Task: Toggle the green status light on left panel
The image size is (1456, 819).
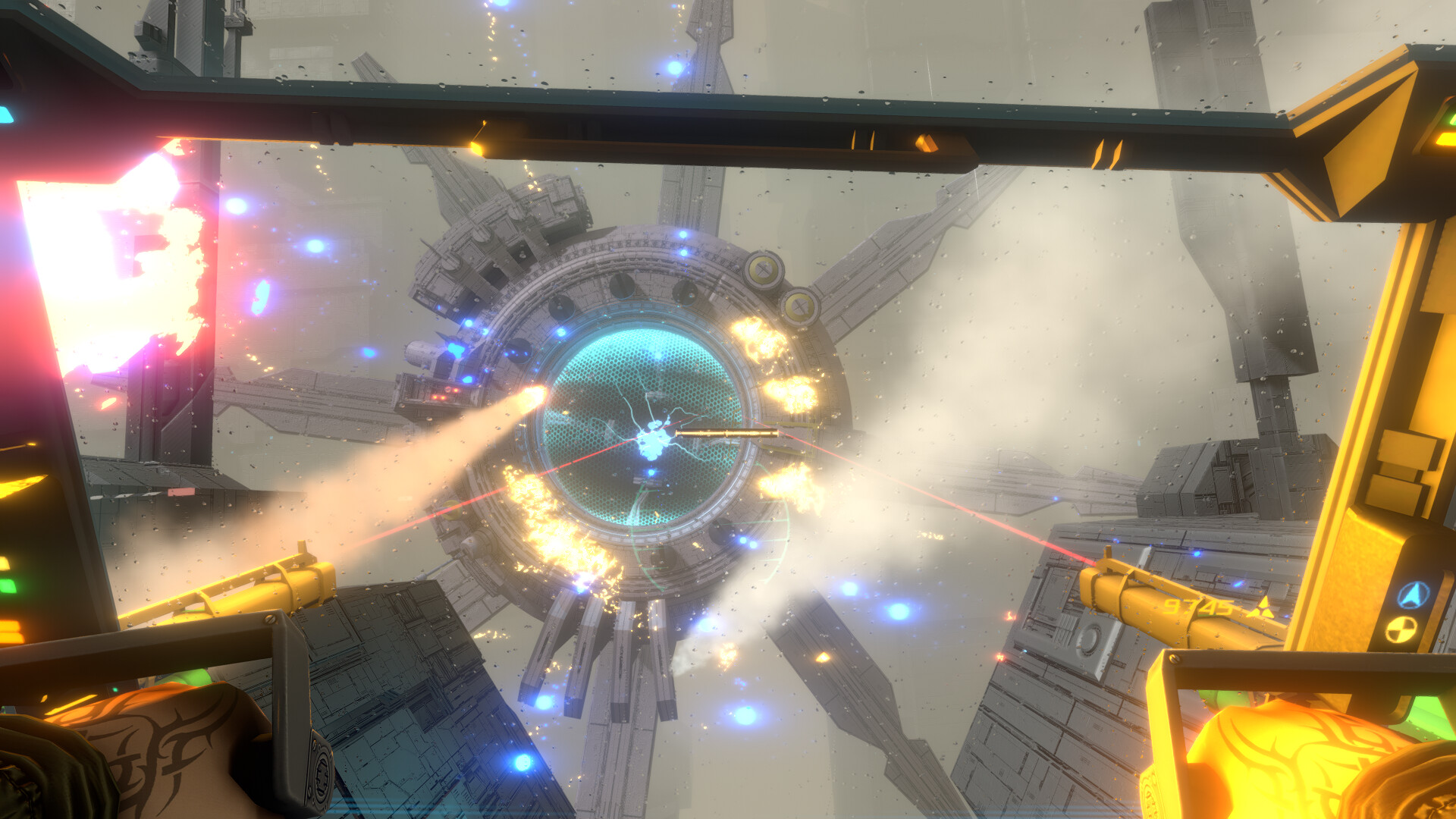Action: pos(6,587)
